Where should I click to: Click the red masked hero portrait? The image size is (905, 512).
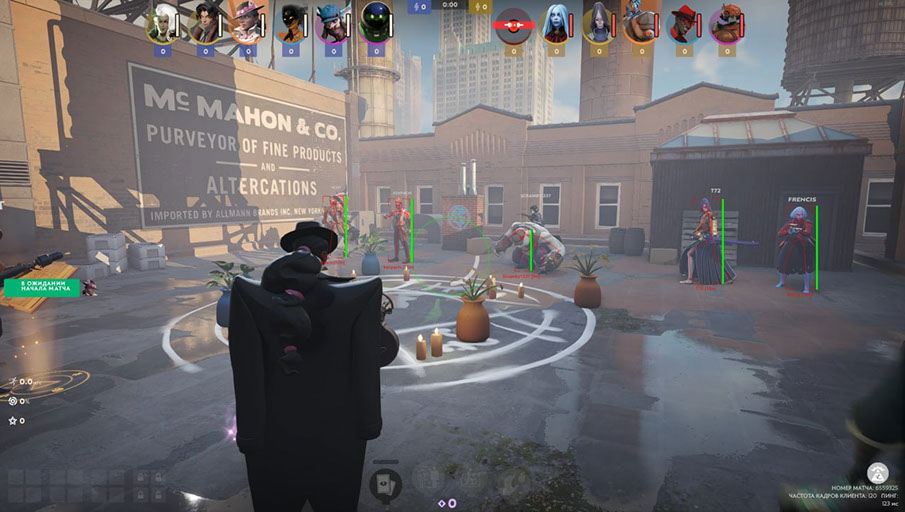[513, 22]
